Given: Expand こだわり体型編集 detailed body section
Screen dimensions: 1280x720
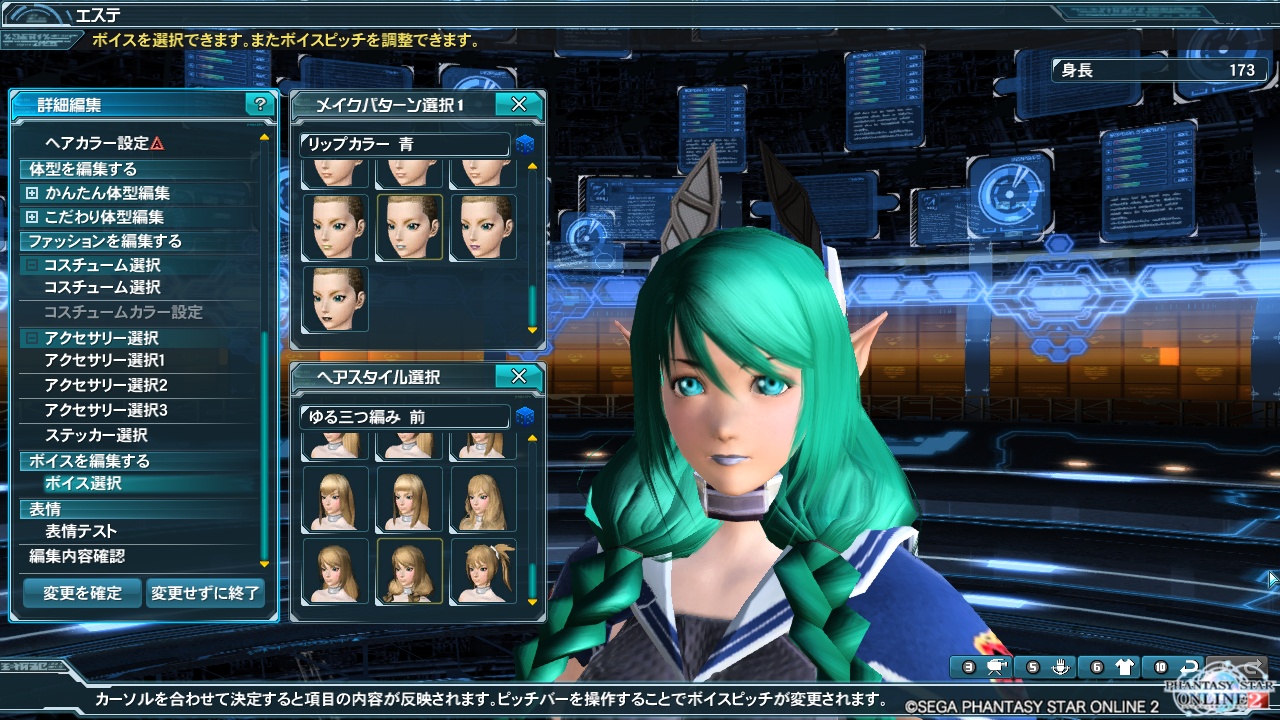Looking at the screenshot, I should click(x=32, y=217).
